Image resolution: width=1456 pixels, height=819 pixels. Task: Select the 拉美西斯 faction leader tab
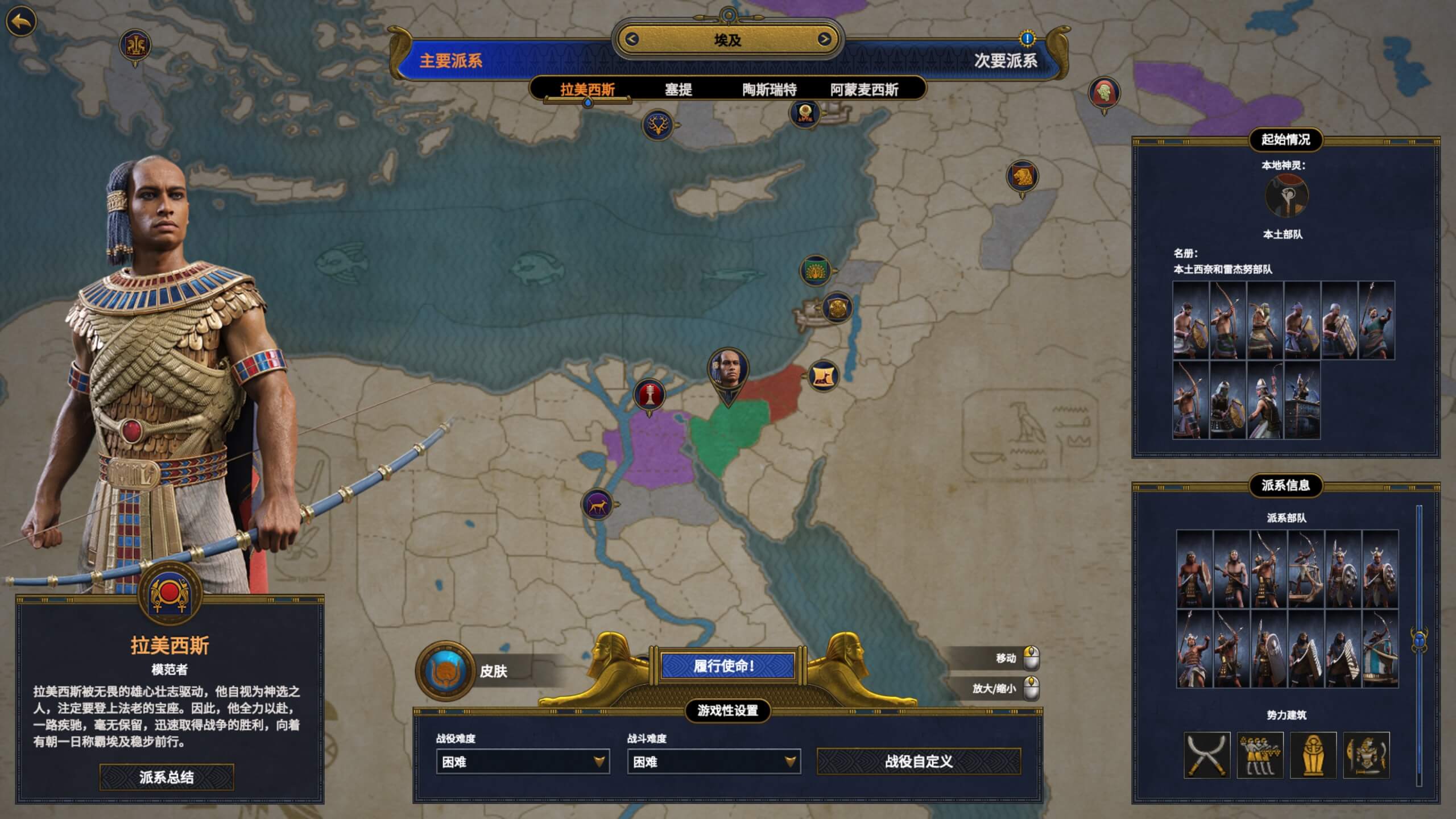click(x=588, y=89)
